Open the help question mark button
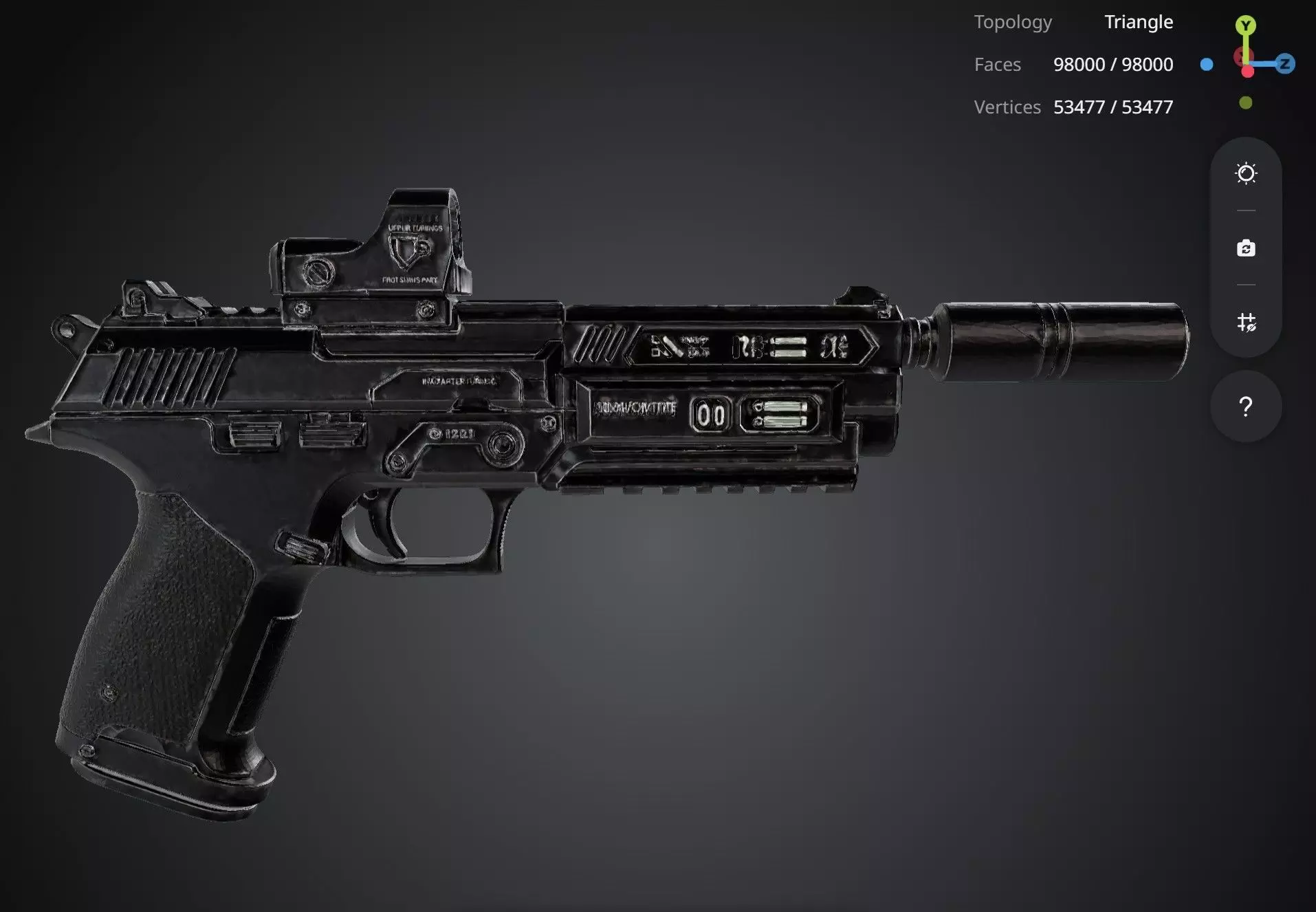 (1245, 406)
